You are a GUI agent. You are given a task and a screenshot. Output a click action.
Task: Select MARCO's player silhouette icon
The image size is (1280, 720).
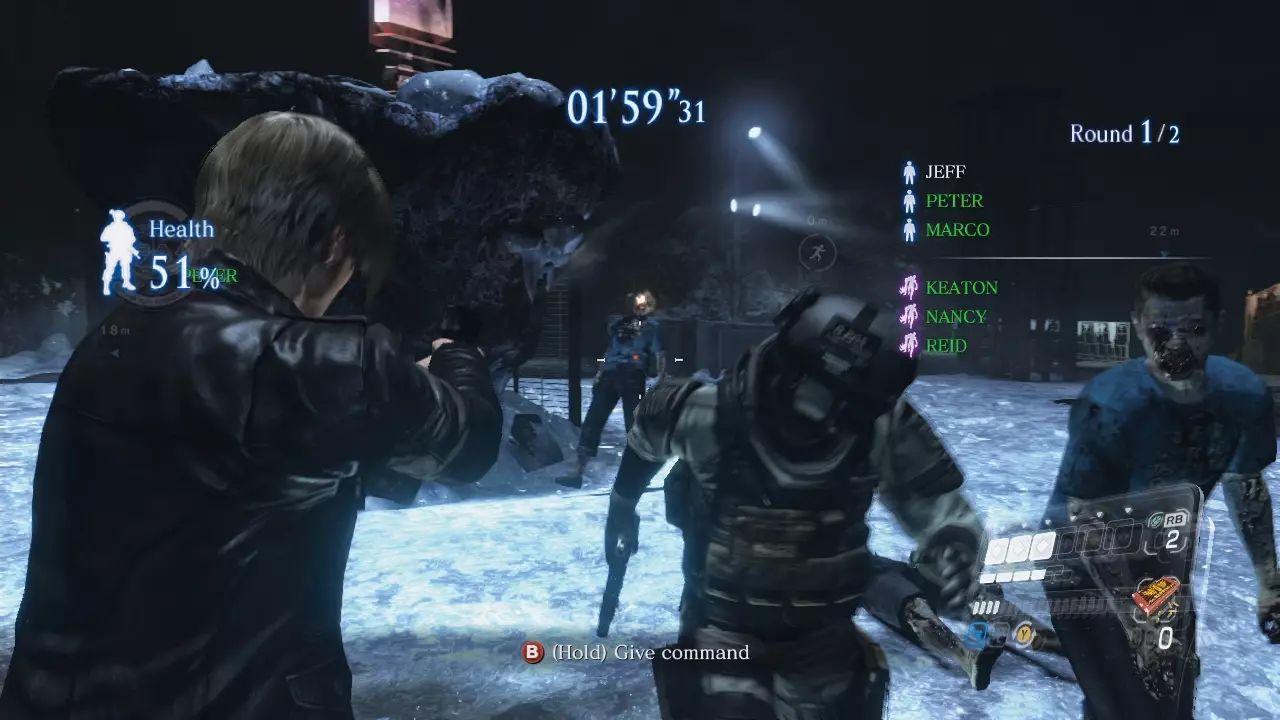(x=908, y=229)
